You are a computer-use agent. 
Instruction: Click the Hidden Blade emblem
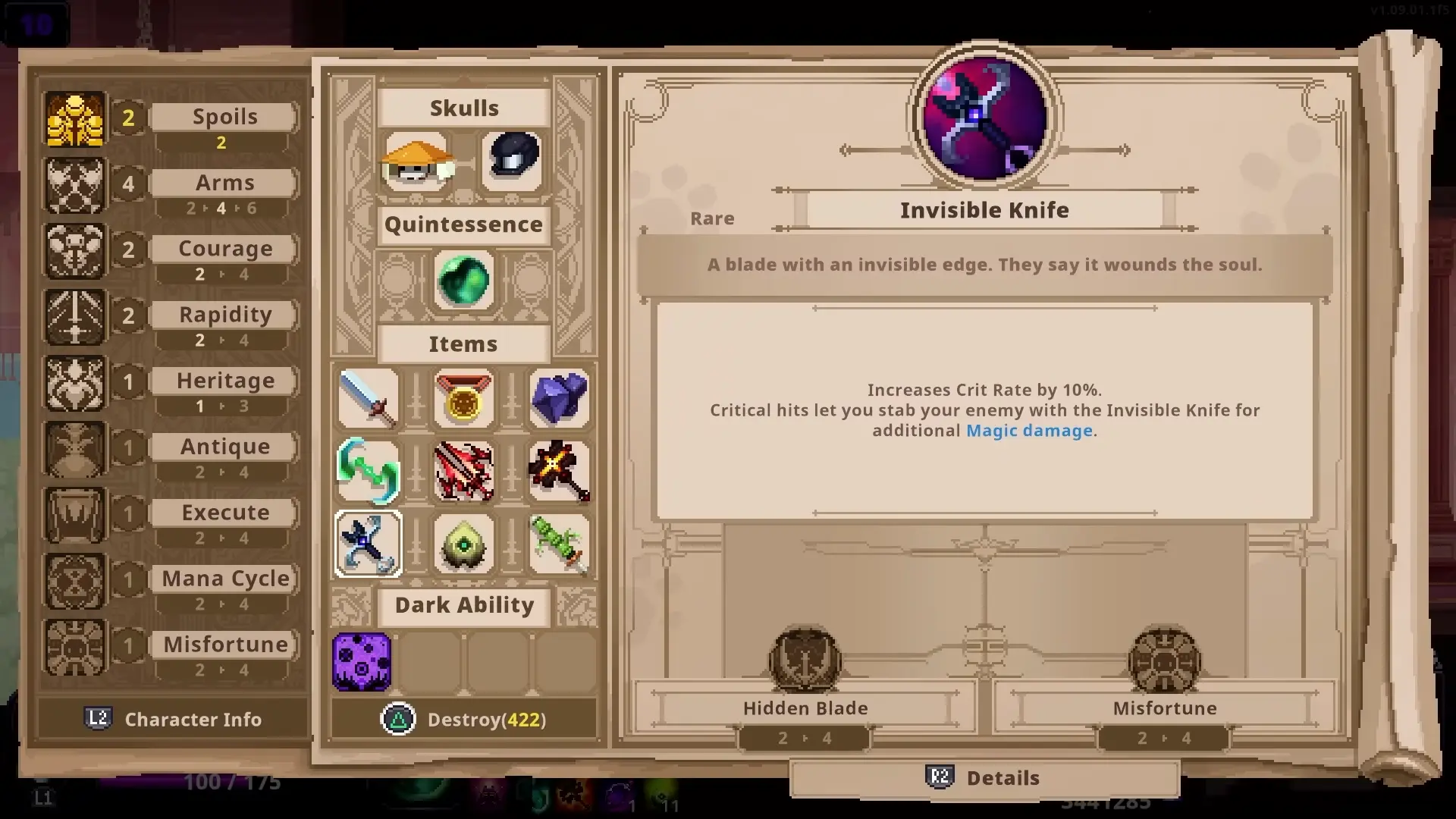click(805, 660)
